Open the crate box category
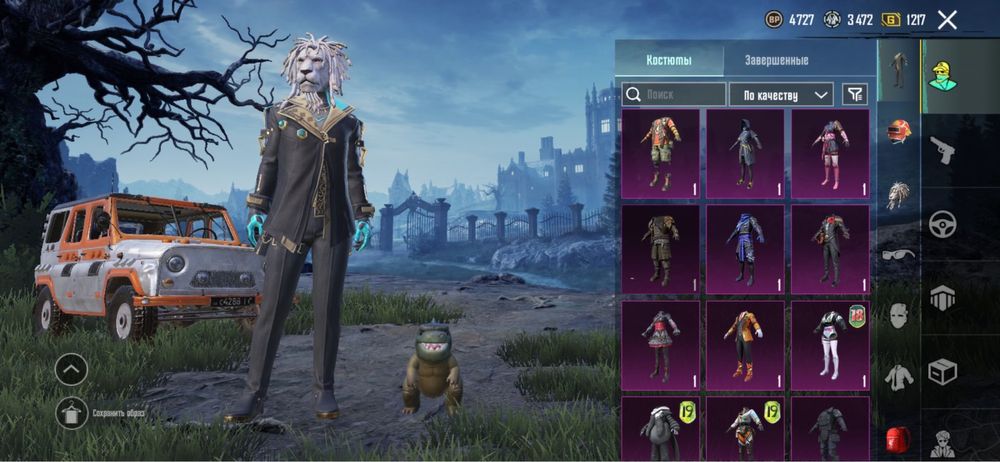The image size is (1000, 462). (x=941, y=372)
